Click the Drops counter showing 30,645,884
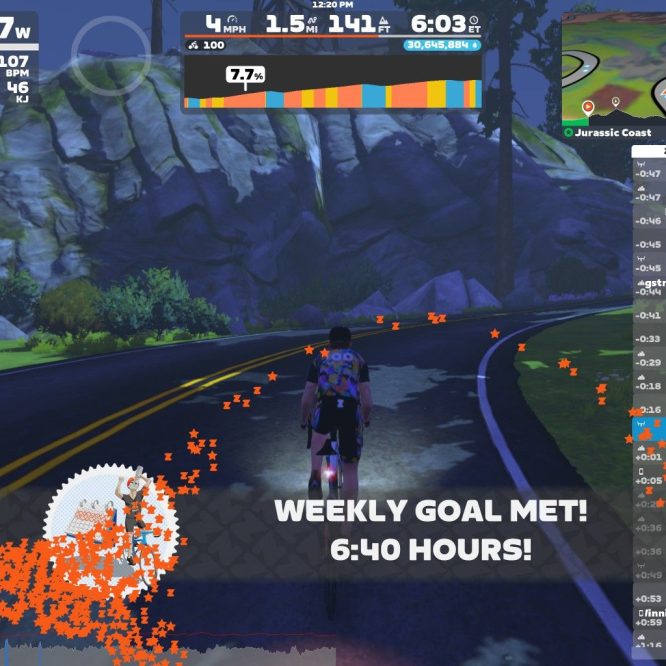The width and height of the screenshot is (666, 666). pyautogui.click(x=442, y=45)
